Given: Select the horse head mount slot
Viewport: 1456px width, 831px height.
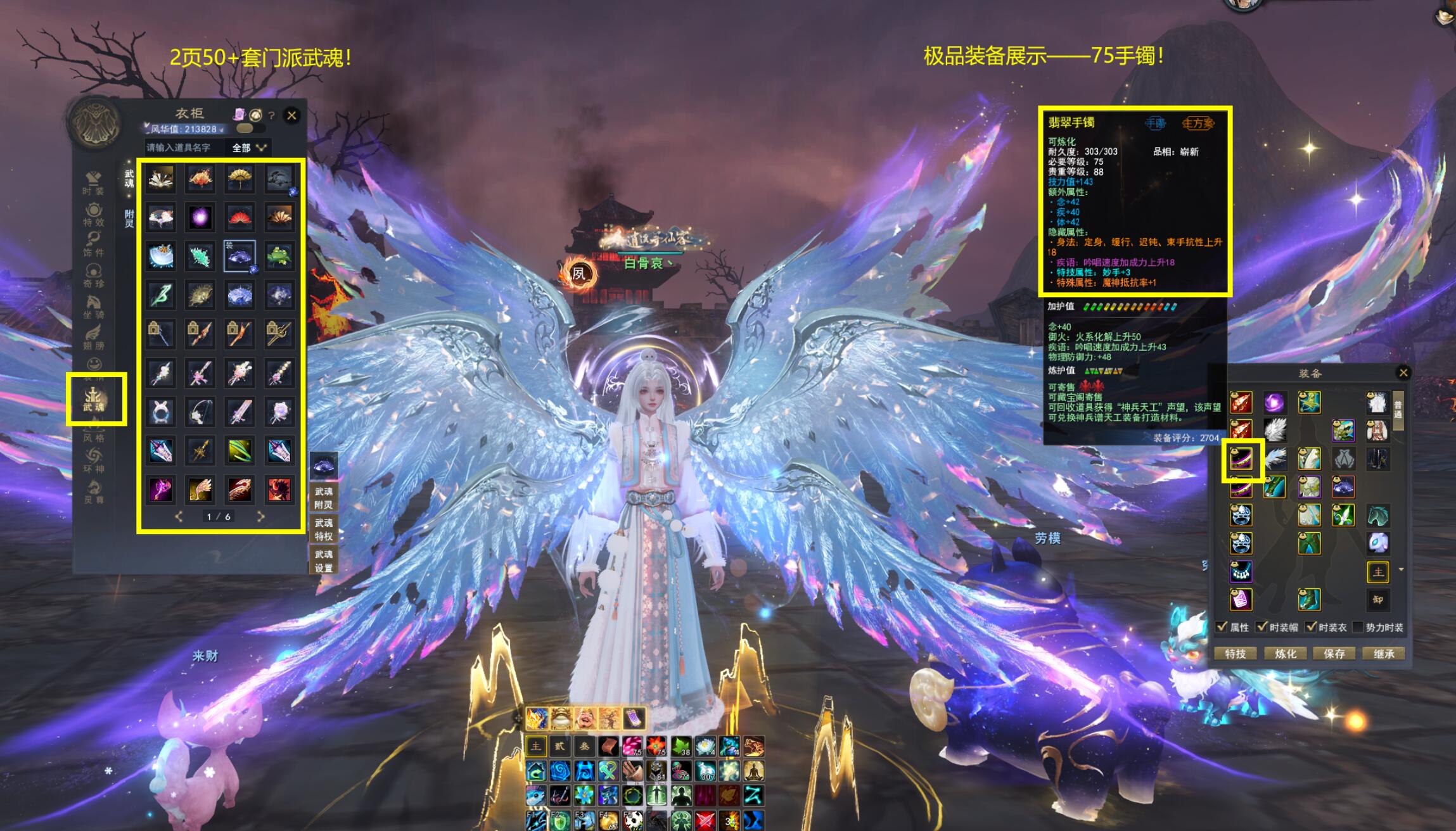Looking at the screenshot, I should pos(1377,516).
